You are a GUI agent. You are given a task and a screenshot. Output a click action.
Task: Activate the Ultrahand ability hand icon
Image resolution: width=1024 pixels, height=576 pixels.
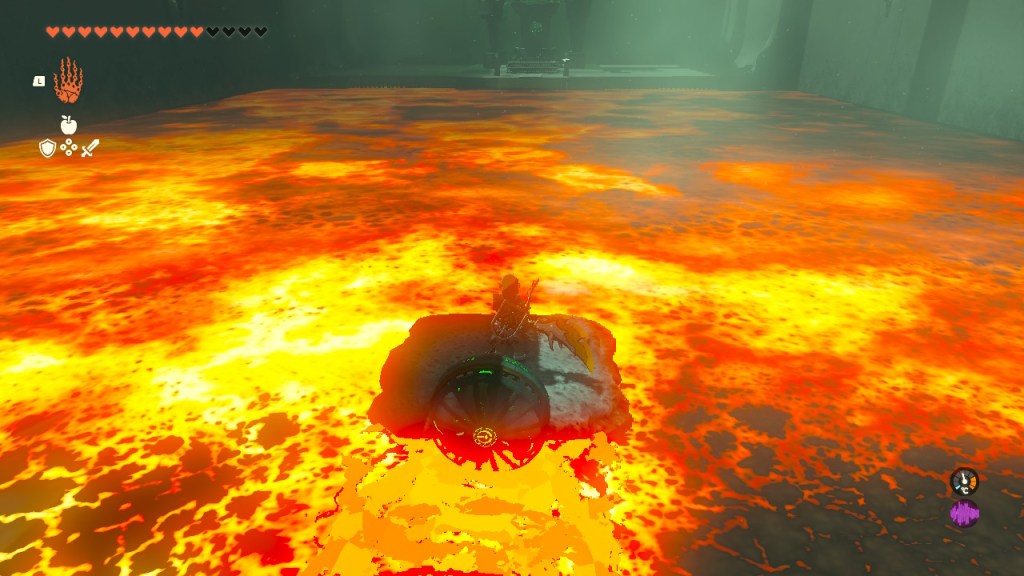click(68, 81)
